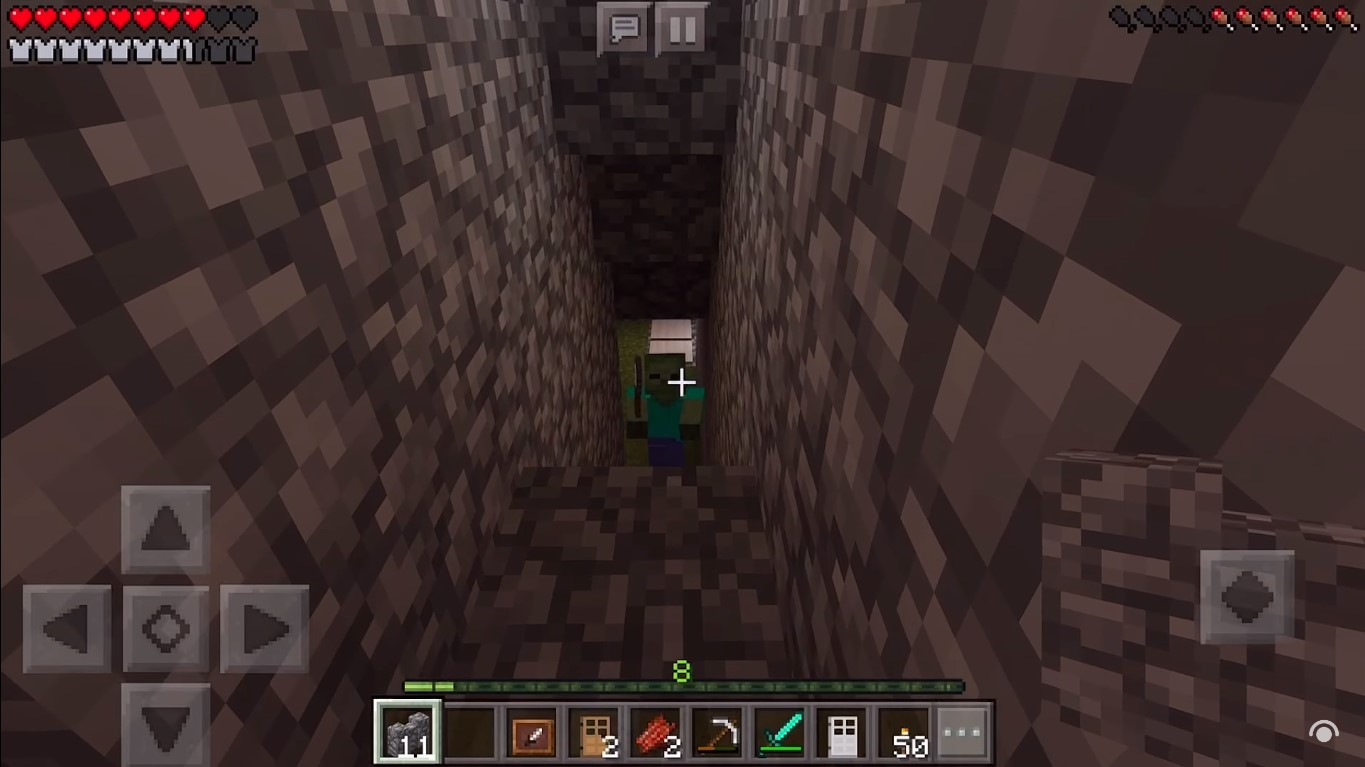Tap the center sneak control on the D-pad

pyautogui.click(x=165, y=628)
